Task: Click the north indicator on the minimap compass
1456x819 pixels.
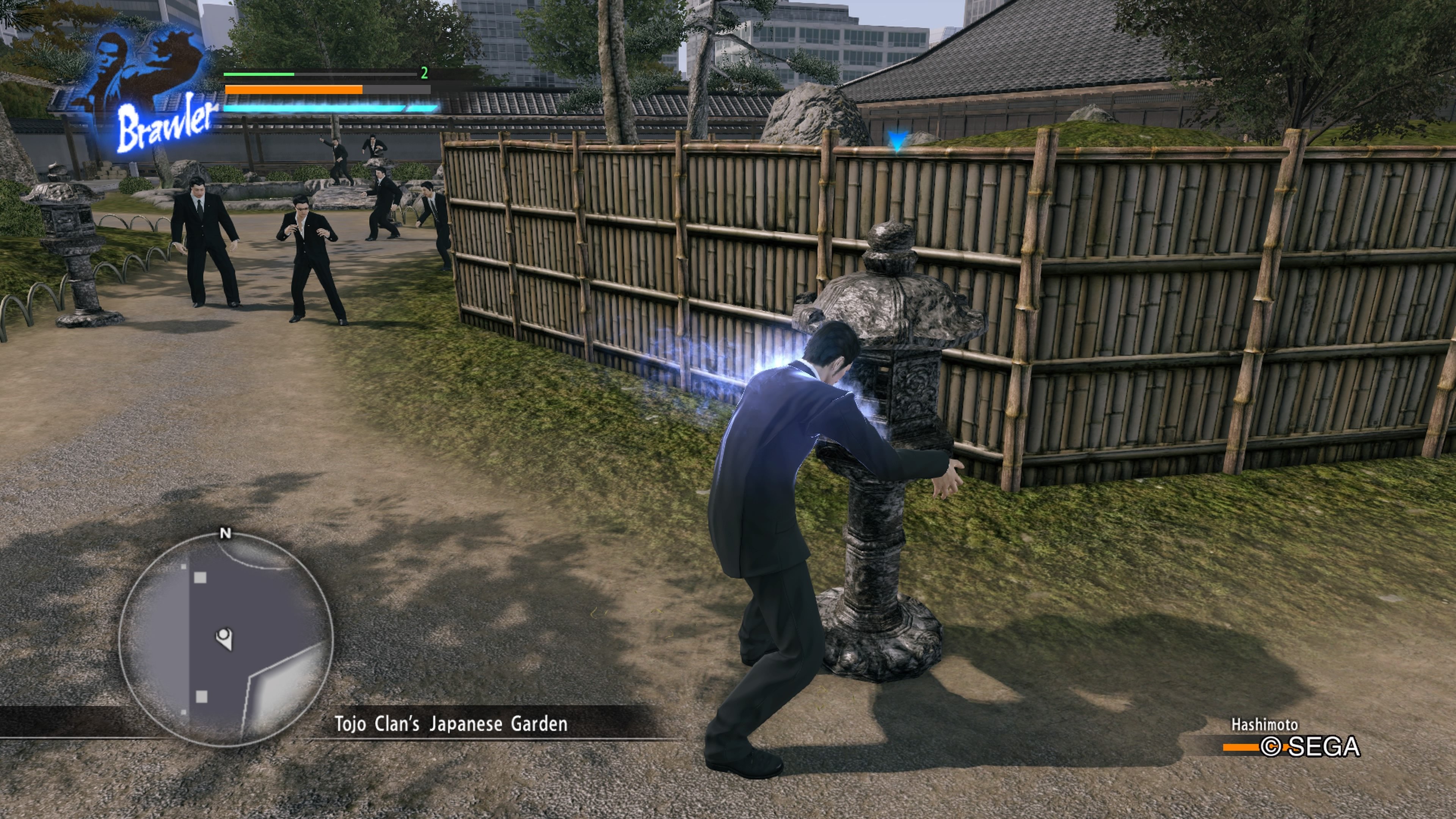Action: point(227,534)
